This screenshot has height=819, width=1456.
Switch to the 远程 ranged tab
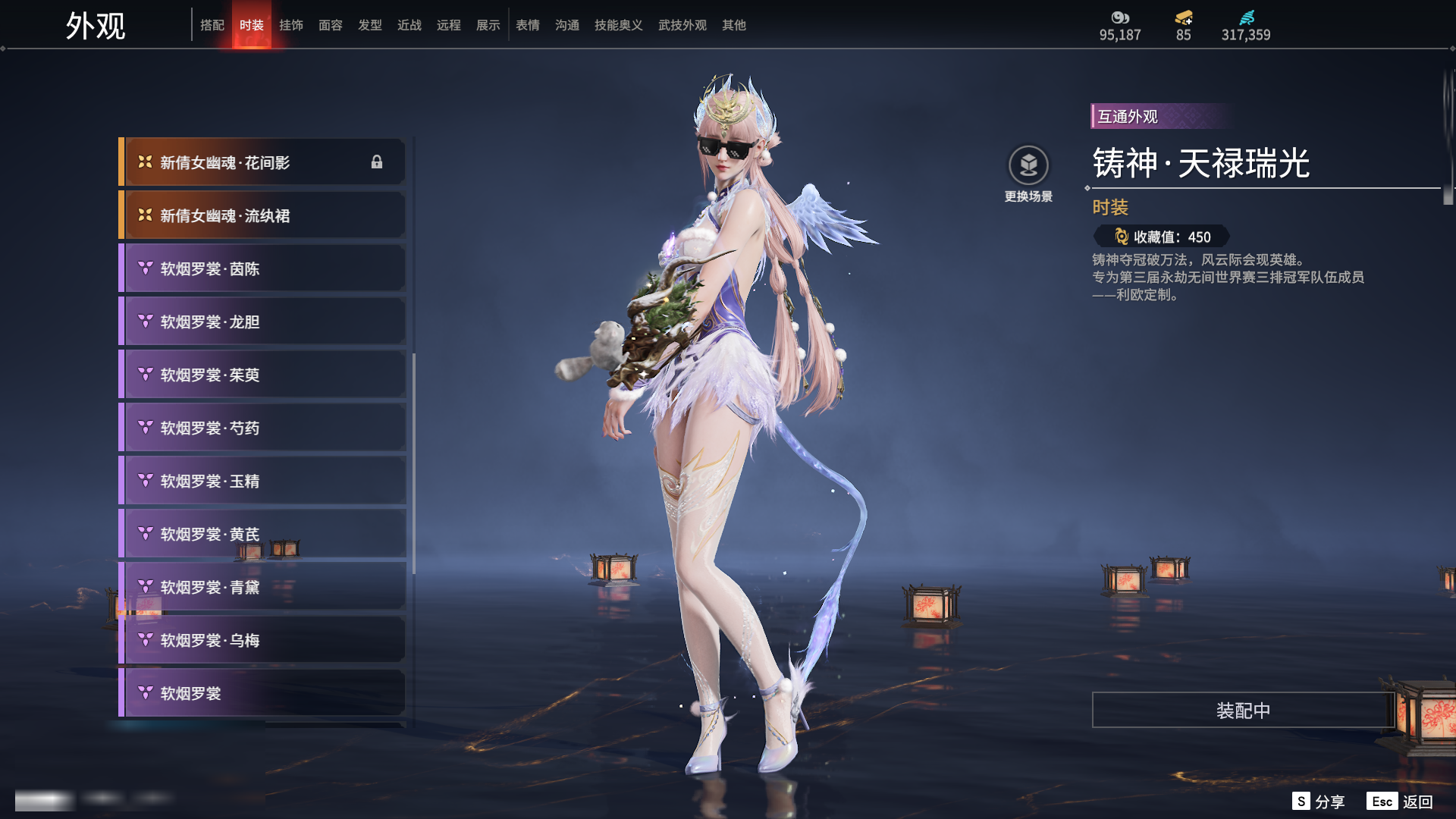[449, 25]
